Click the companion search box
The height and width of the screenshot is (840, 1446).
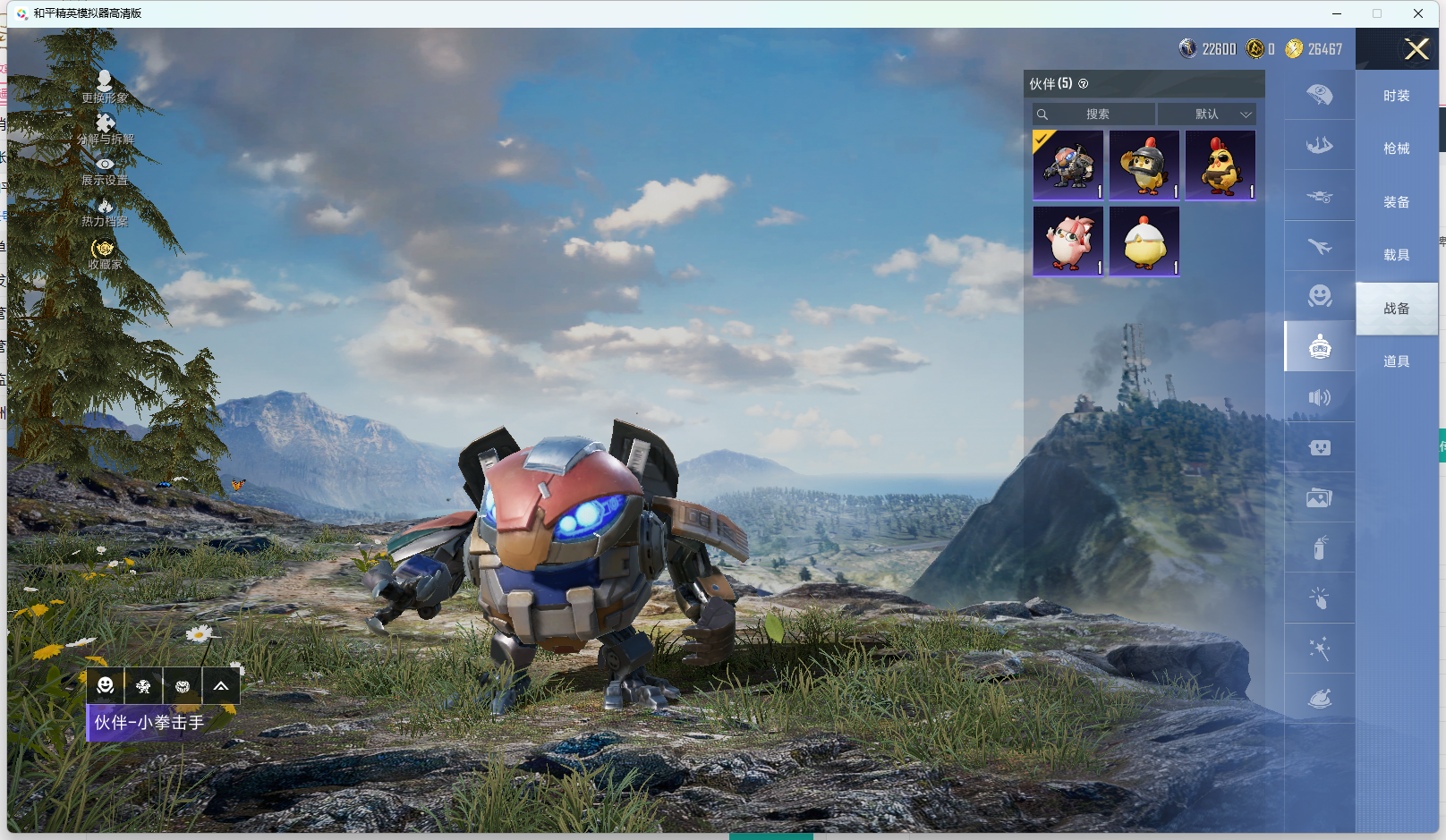1093,115
